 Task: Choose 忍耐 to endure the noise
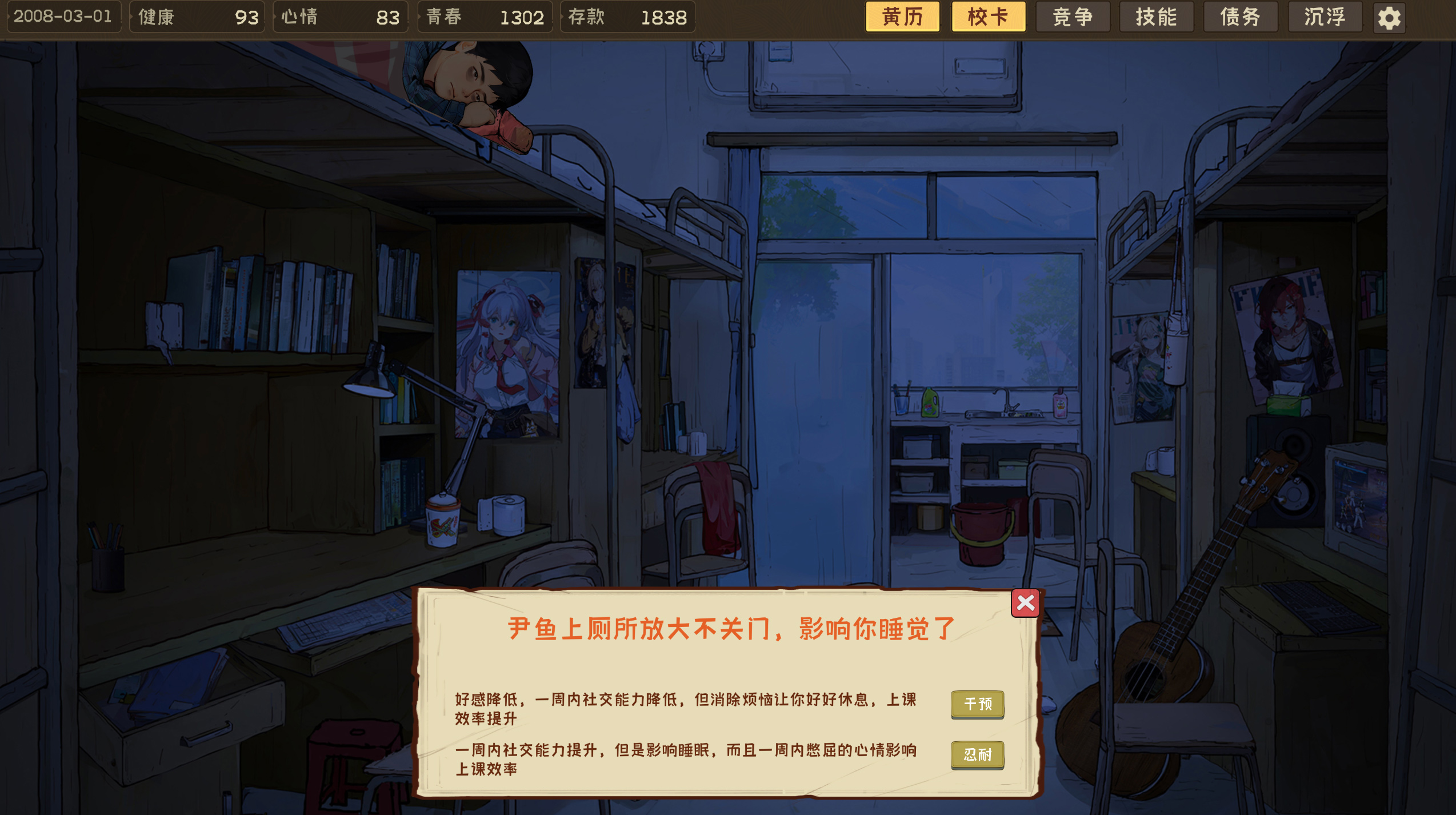pyautogui.click(x=977, y=755)
